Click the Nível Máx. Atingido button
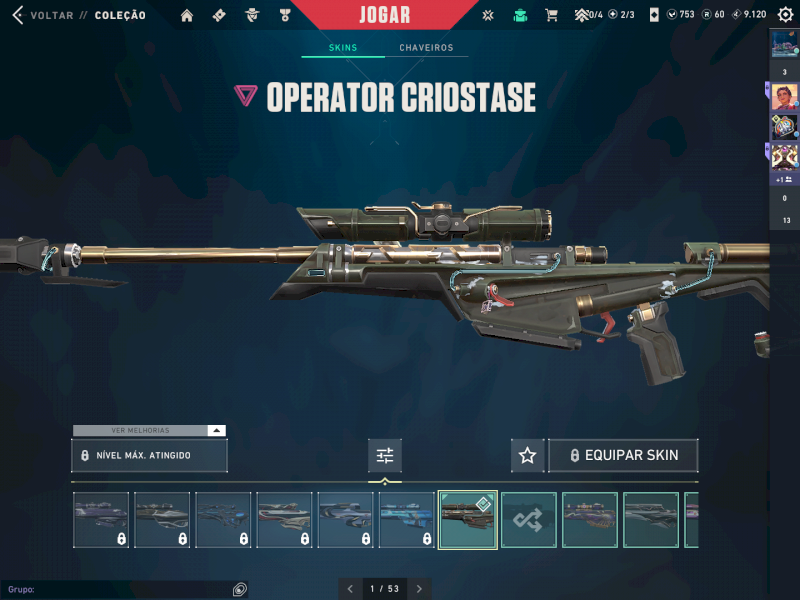The image size is (800, 600). 149,455
